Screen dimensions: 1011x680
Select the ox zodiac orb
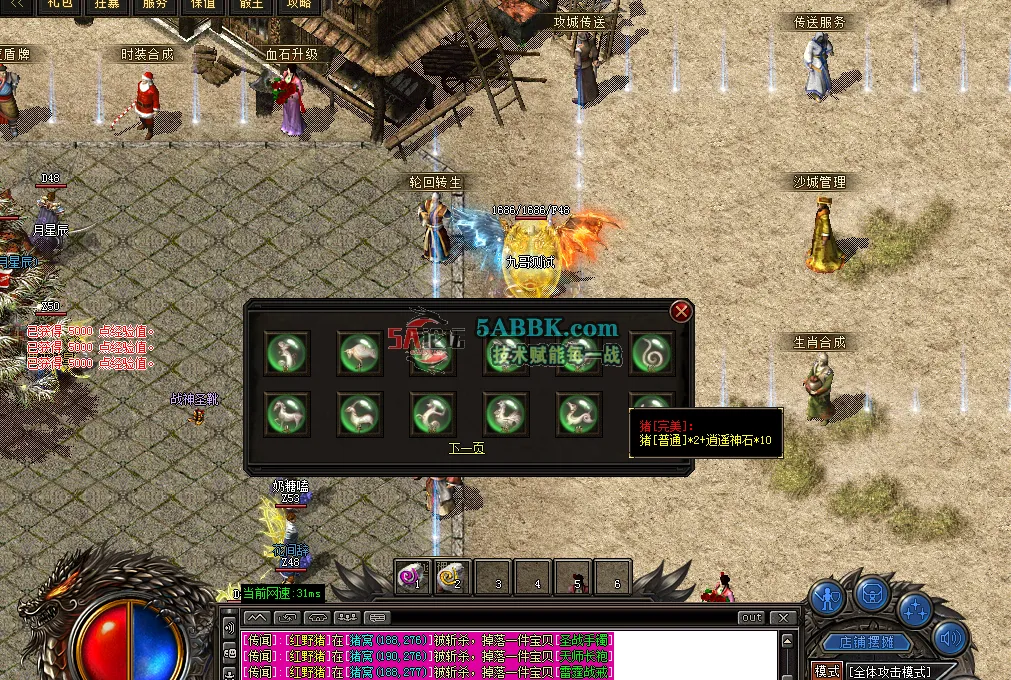click(x=360, y=352)
